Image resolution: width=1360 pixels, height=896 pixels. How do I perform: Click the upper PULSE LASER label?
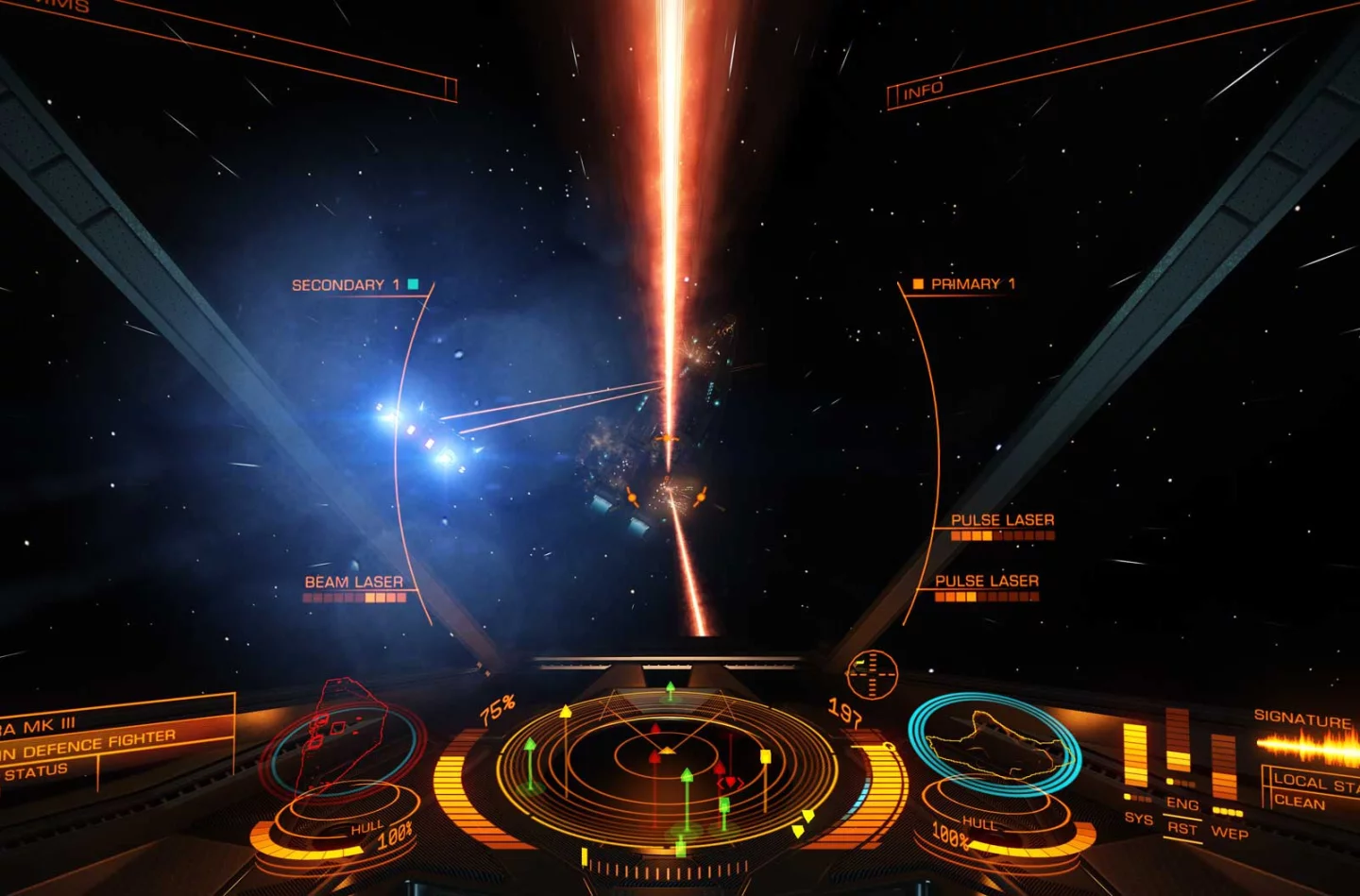tap(1004, 520)
